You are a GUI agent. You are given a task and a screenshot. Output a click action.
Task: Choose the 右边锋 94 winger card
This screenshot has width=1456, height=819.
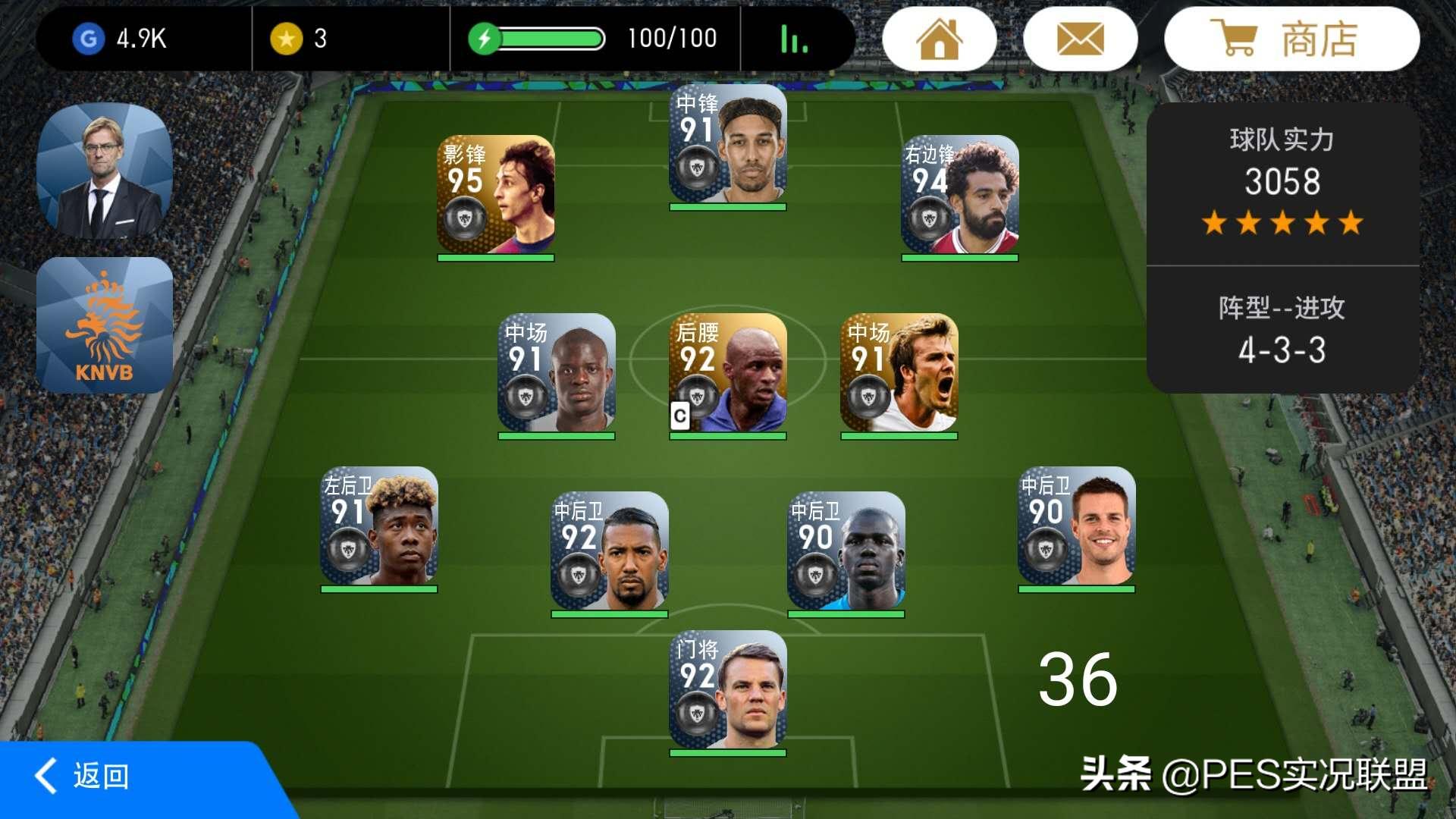(959, 195)
